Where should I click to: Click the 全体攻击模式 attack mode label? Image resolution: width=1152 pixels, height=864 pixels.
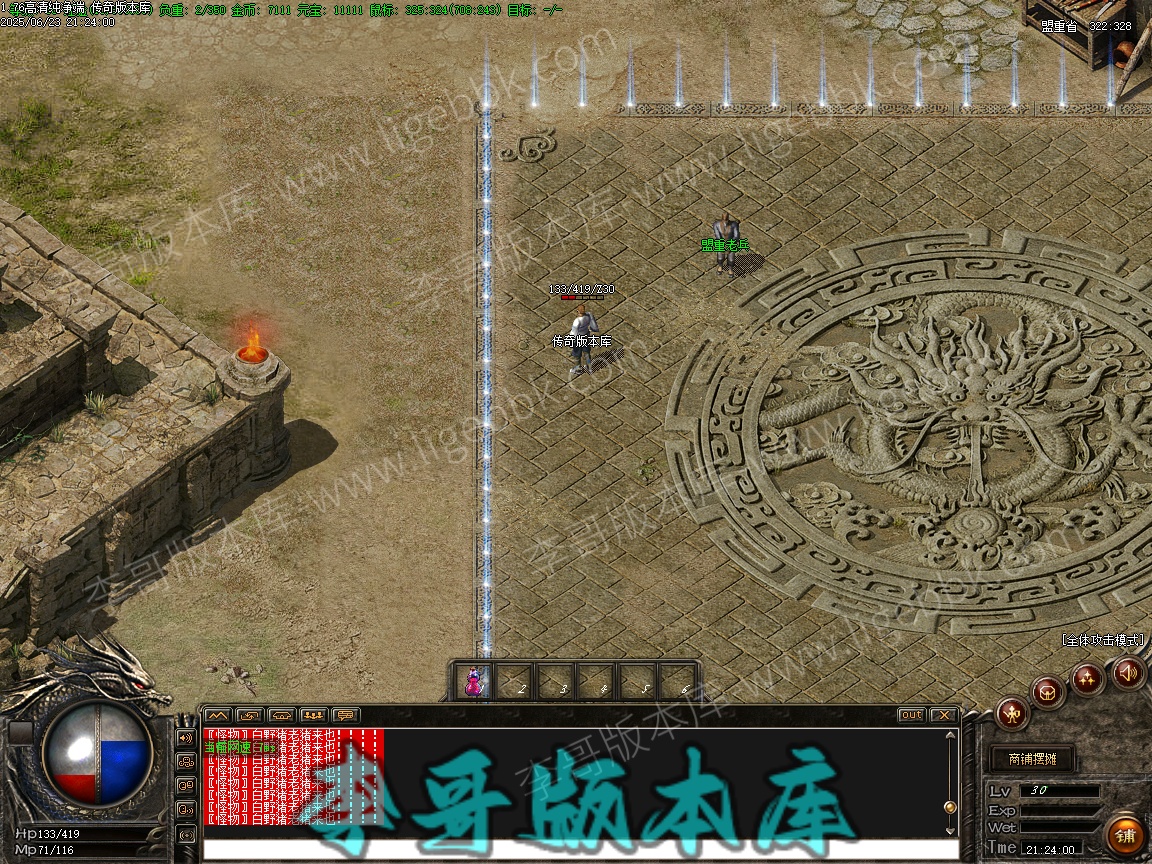1103,640
